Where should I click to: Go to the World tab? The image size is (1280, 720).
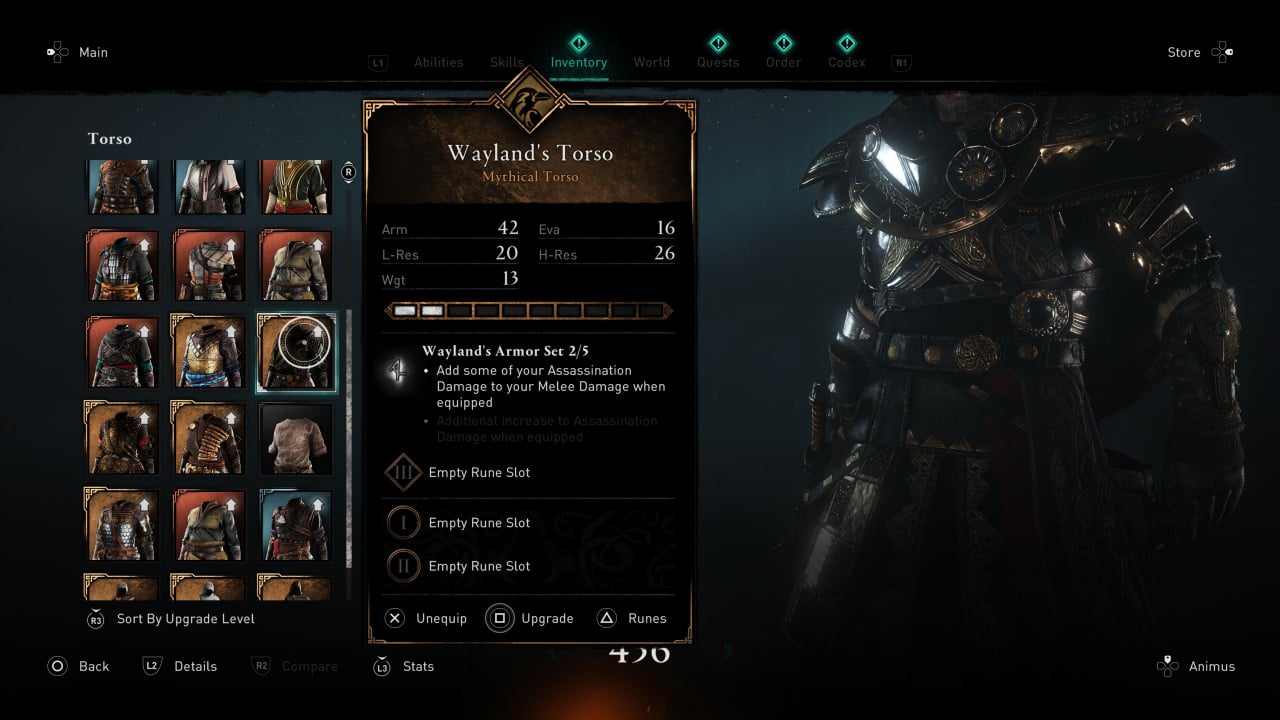click(x=651, y=62)
